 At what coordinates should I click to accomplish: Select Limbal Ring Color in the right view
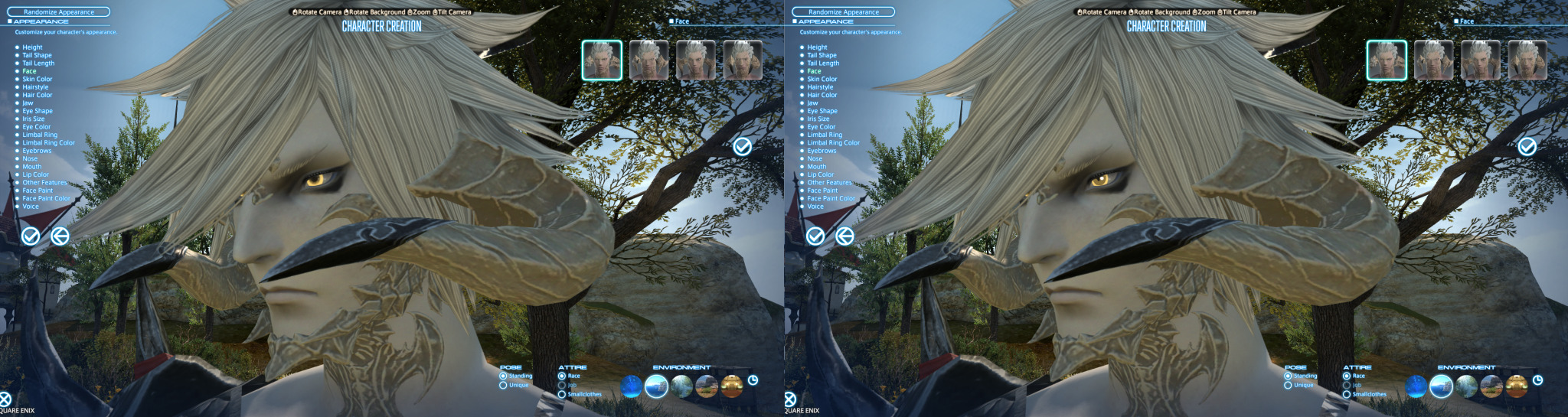pos(833,143)
